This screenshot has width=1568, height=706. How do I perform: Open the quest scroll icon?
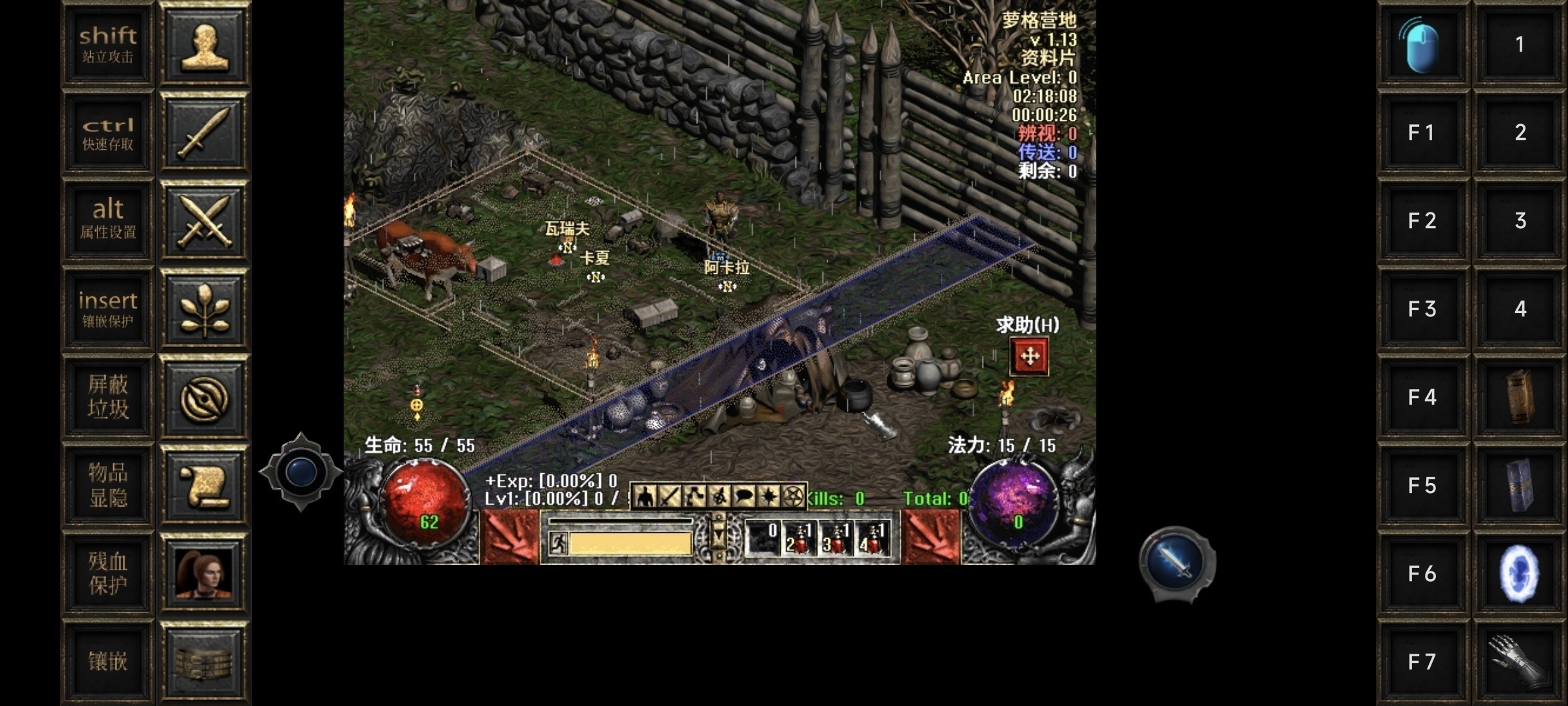click(x=204, y=485)
